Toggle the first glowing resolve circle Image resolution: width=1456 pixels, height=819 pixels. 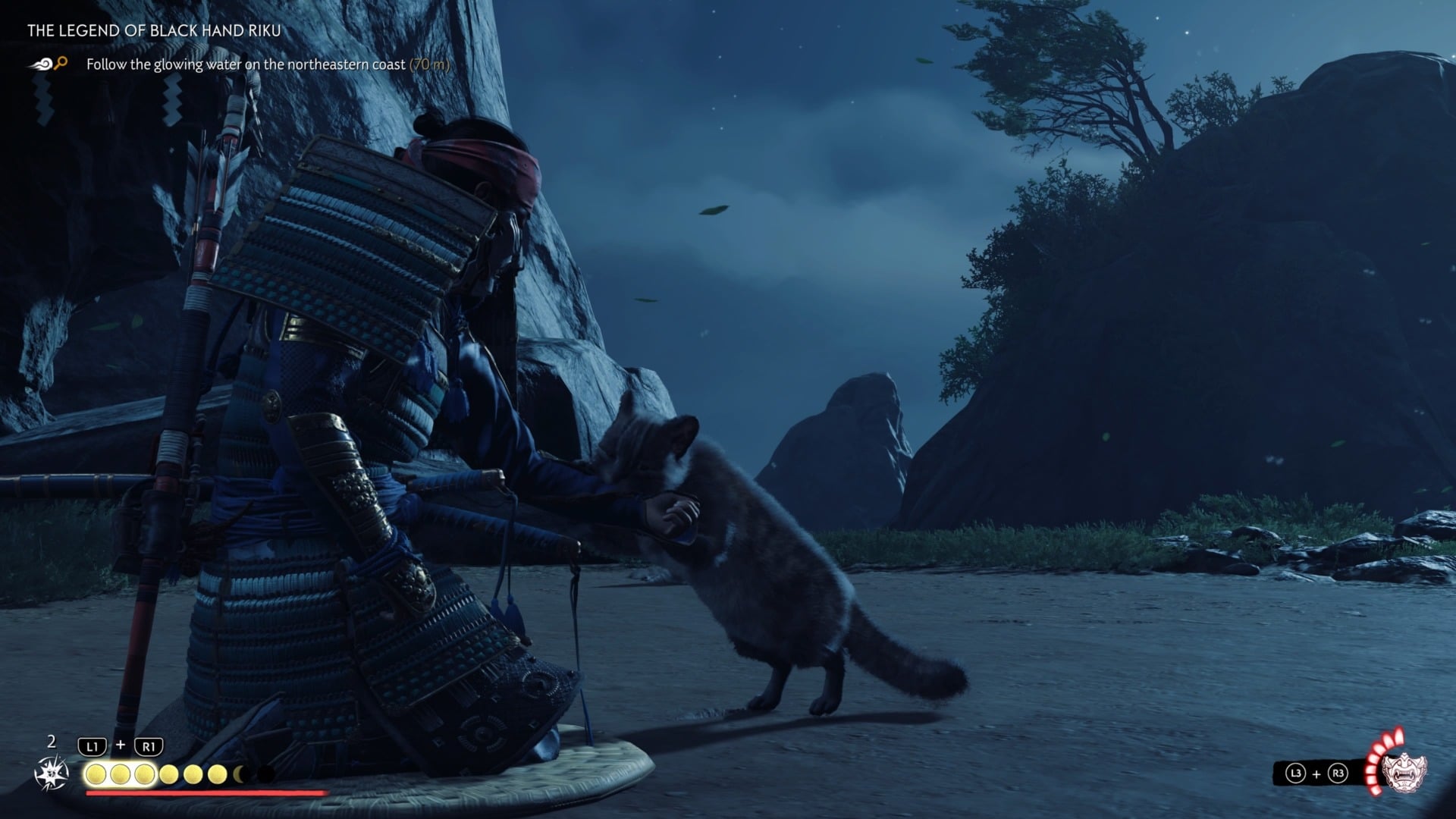[x=96, y=773]
